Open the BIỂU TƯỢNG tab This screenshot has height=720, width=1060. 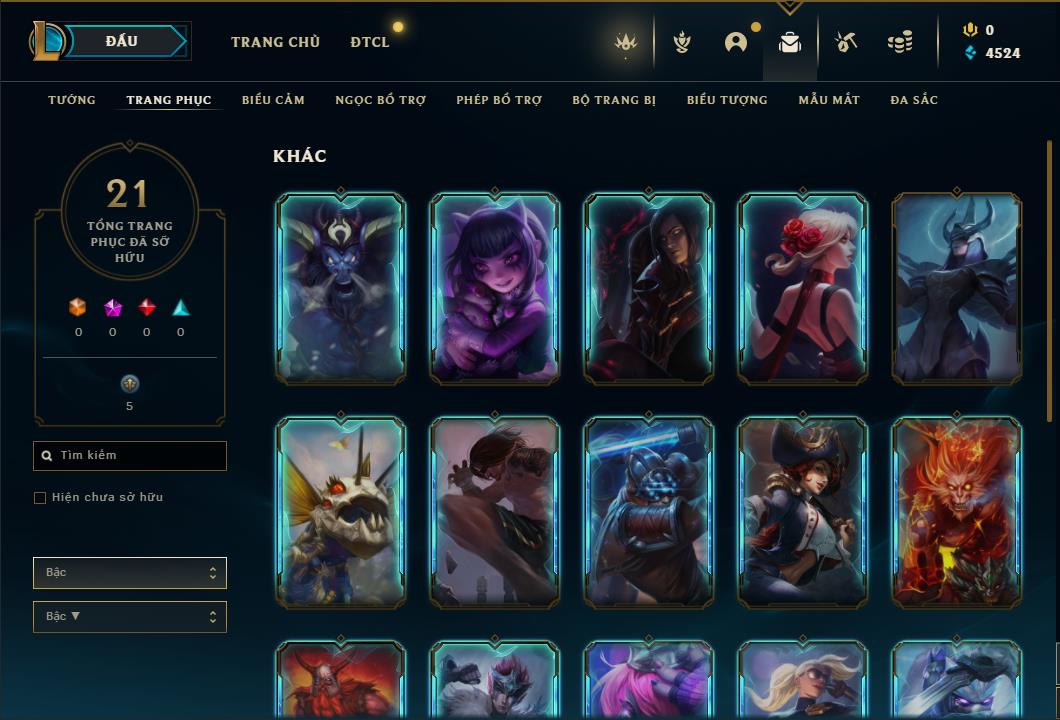coord(727,100)
